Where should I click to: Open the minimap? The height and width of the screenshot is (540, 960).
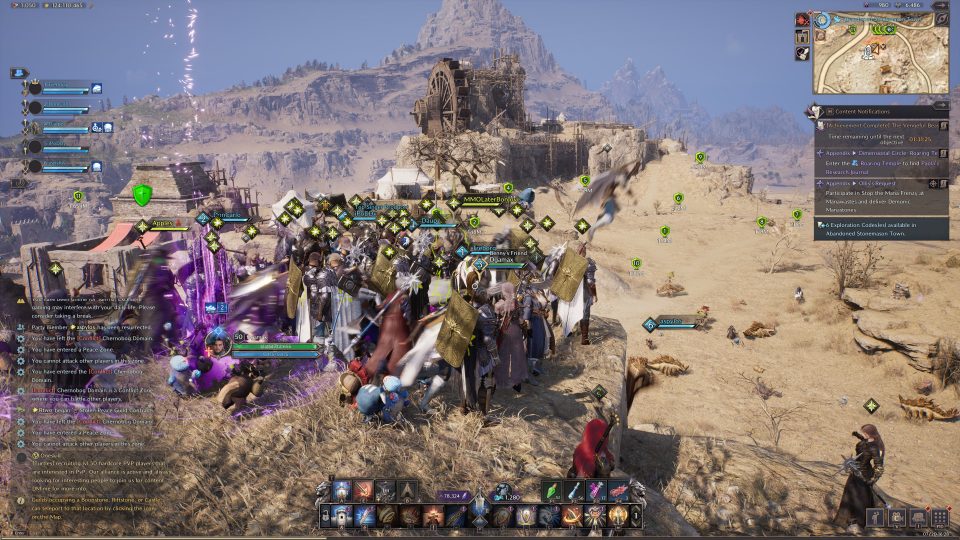(880, 58)
